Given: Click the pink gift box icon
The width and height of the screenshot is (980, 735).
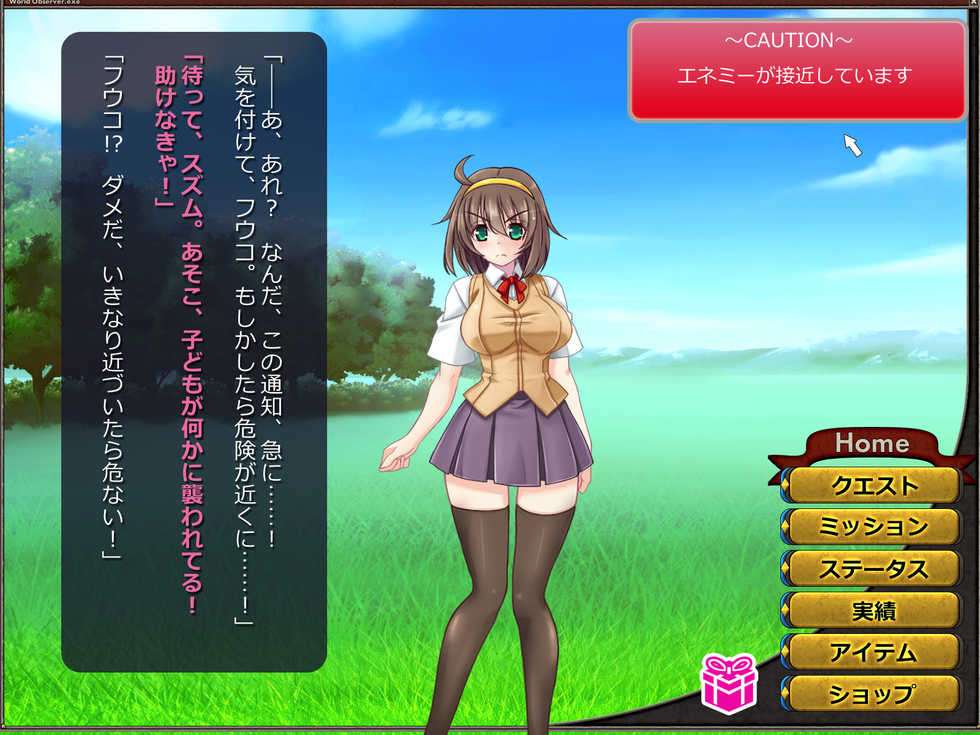Looking at the screenshot, I should 728,682.
